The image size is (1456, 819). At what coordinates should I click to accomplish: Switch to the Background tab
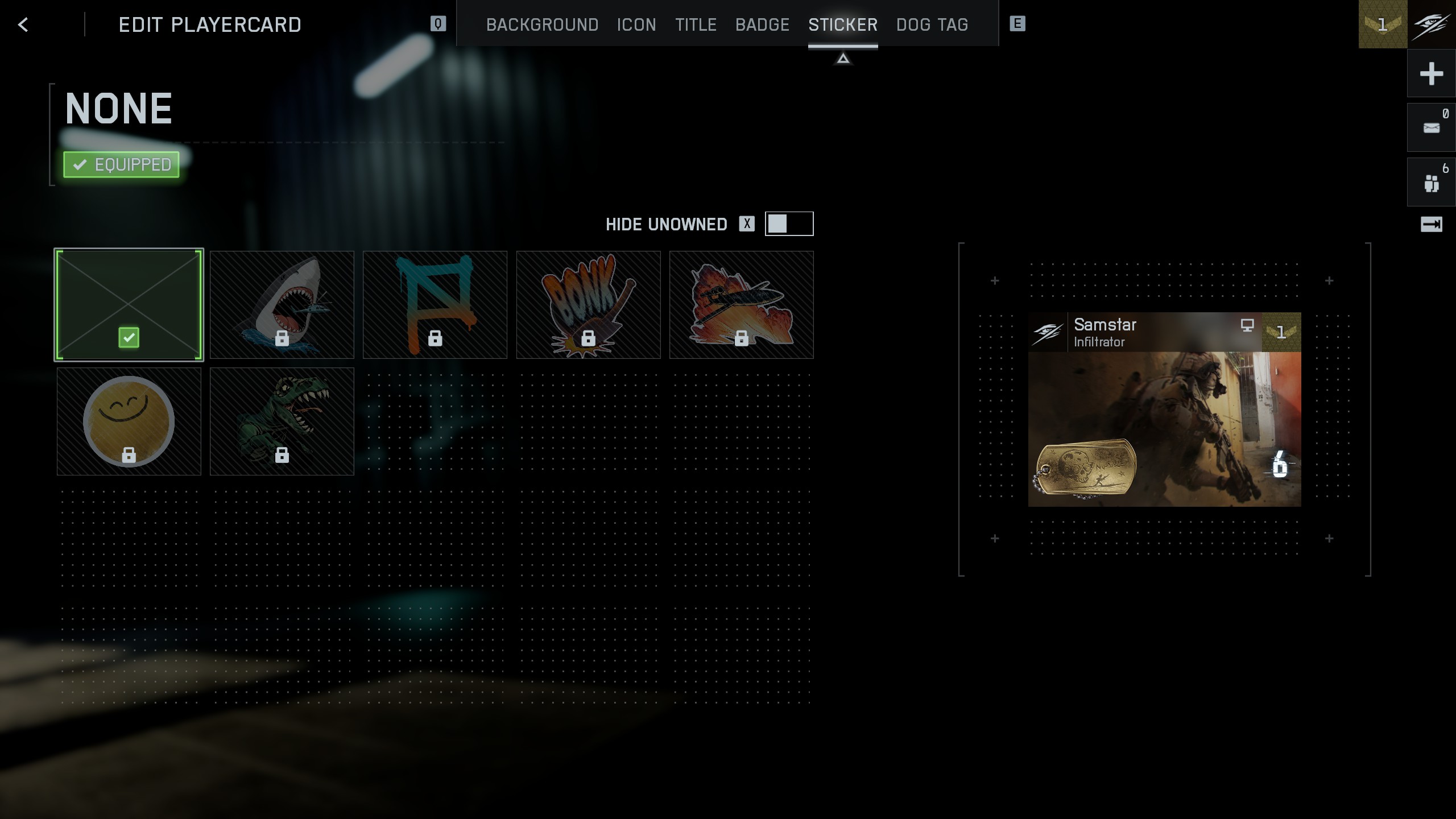[542, 24]
